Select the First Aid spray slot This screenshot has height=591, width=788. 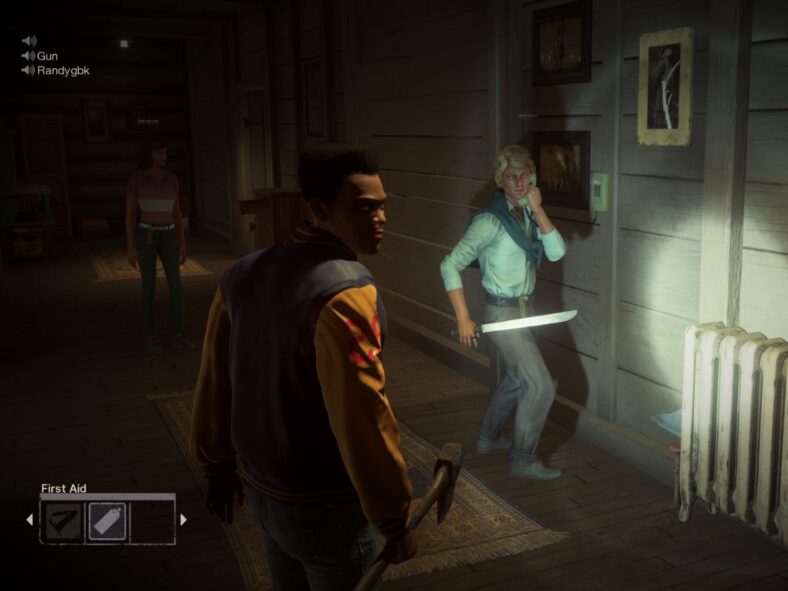pyautogui.click(x=107, y=521)
